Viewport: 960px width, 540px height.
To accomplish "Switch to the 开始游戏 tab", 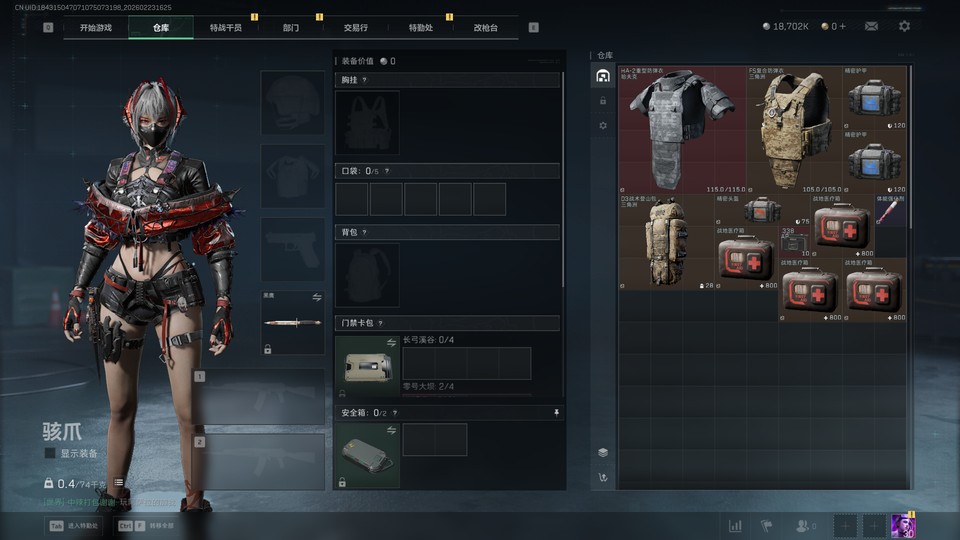I will 96,27.
